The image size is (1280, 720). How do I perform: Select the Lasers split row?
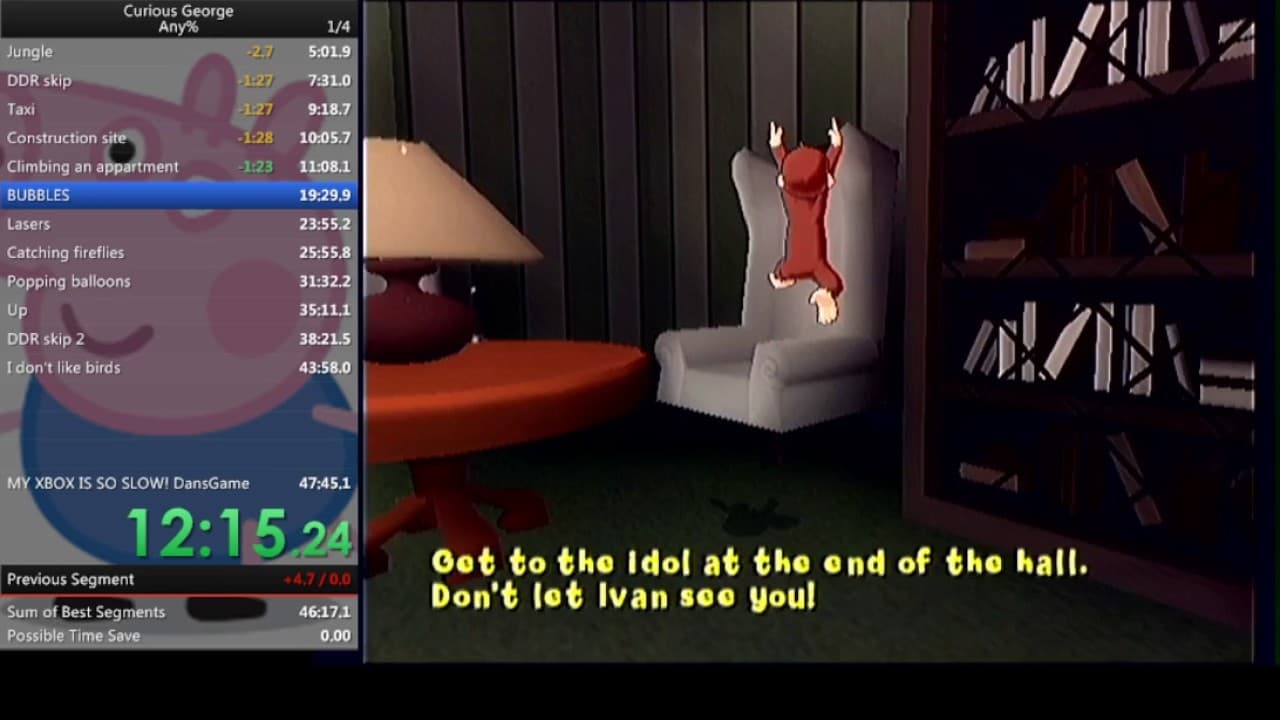pos(100,224)
